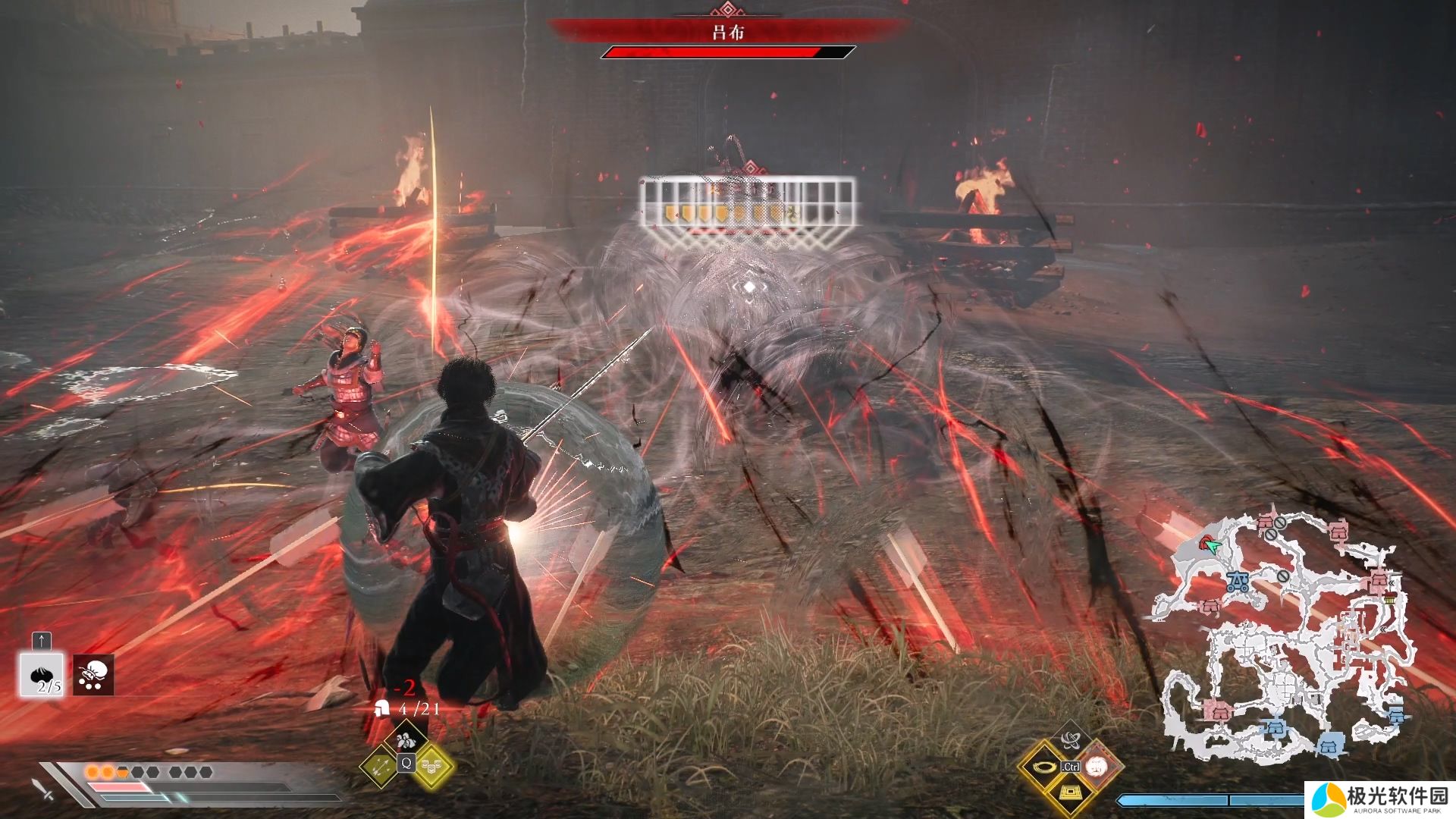Use the swirling orbit battle art
1456x819 pixels.
[x=1071, y=739]
